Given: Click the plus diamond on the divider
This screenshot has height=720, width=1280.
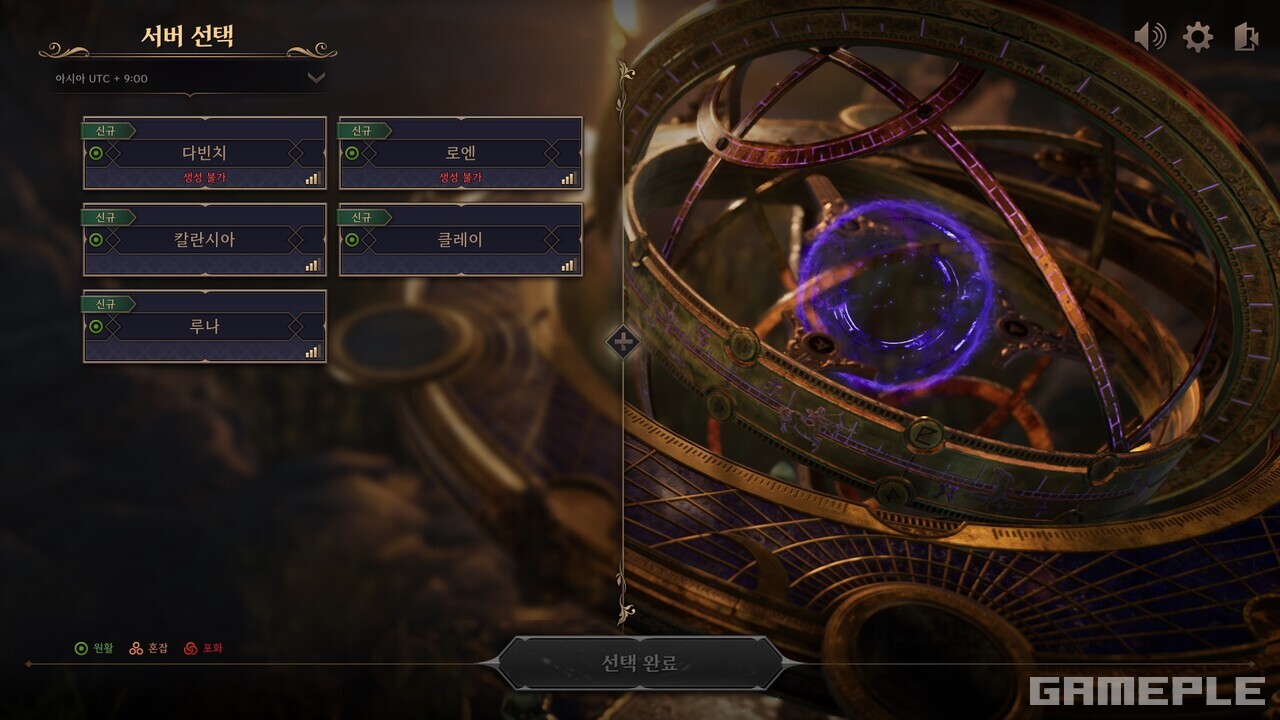Looking at the screenshot, I should pyautogui.click(x=622, y=342).
